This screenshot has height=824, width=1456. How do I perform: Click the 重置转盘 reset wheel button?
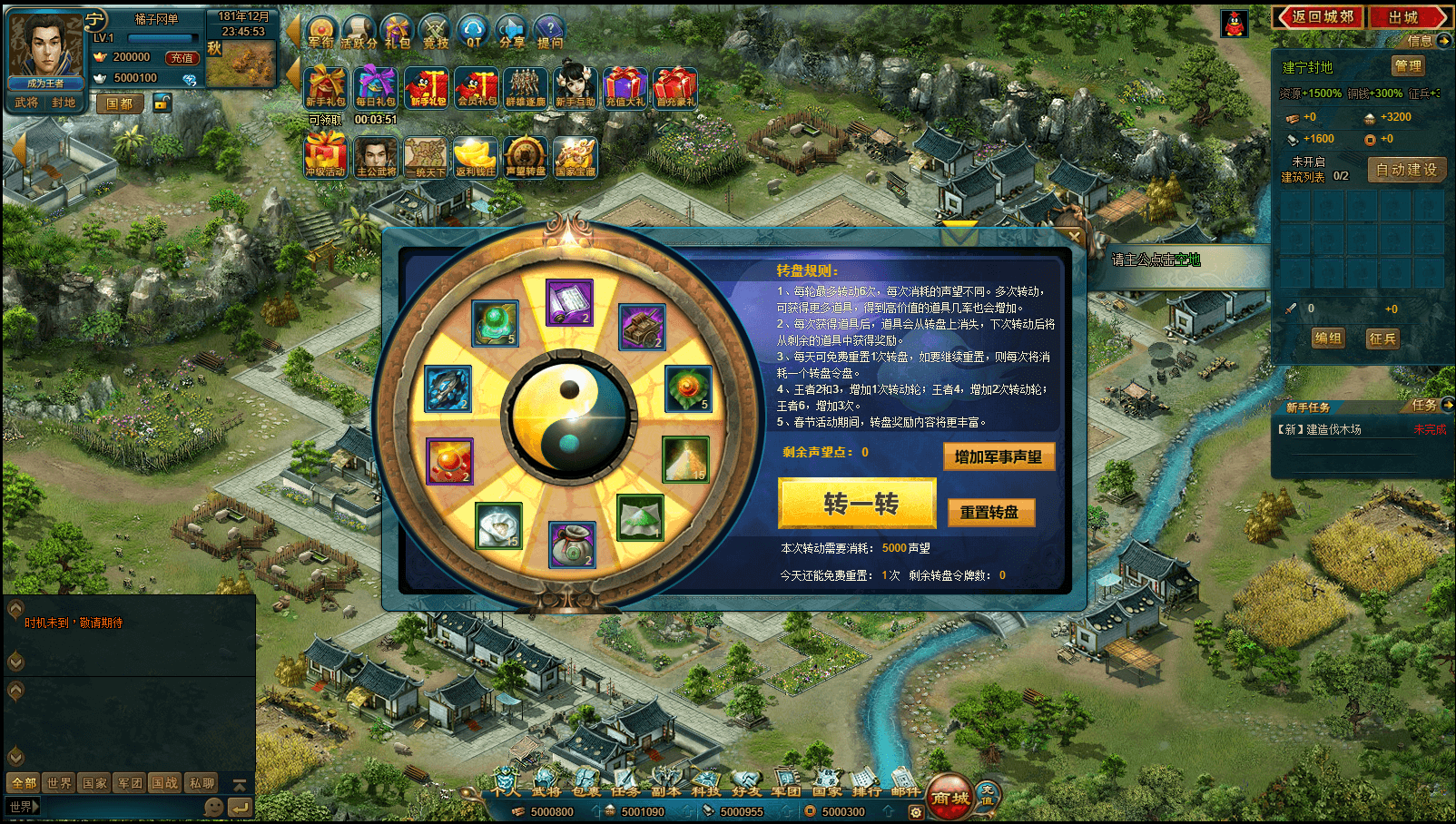(x=989, y=513)
